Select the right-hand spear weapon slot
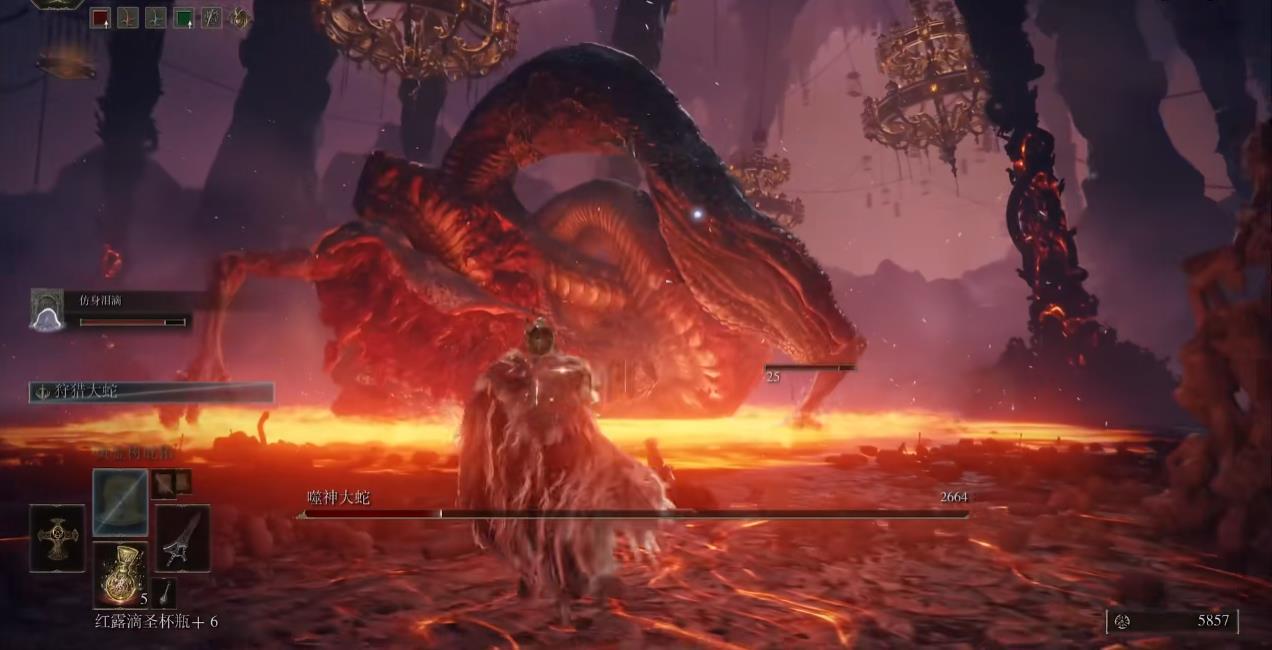This screenshot has height=650, width=1272. [182, 538]
